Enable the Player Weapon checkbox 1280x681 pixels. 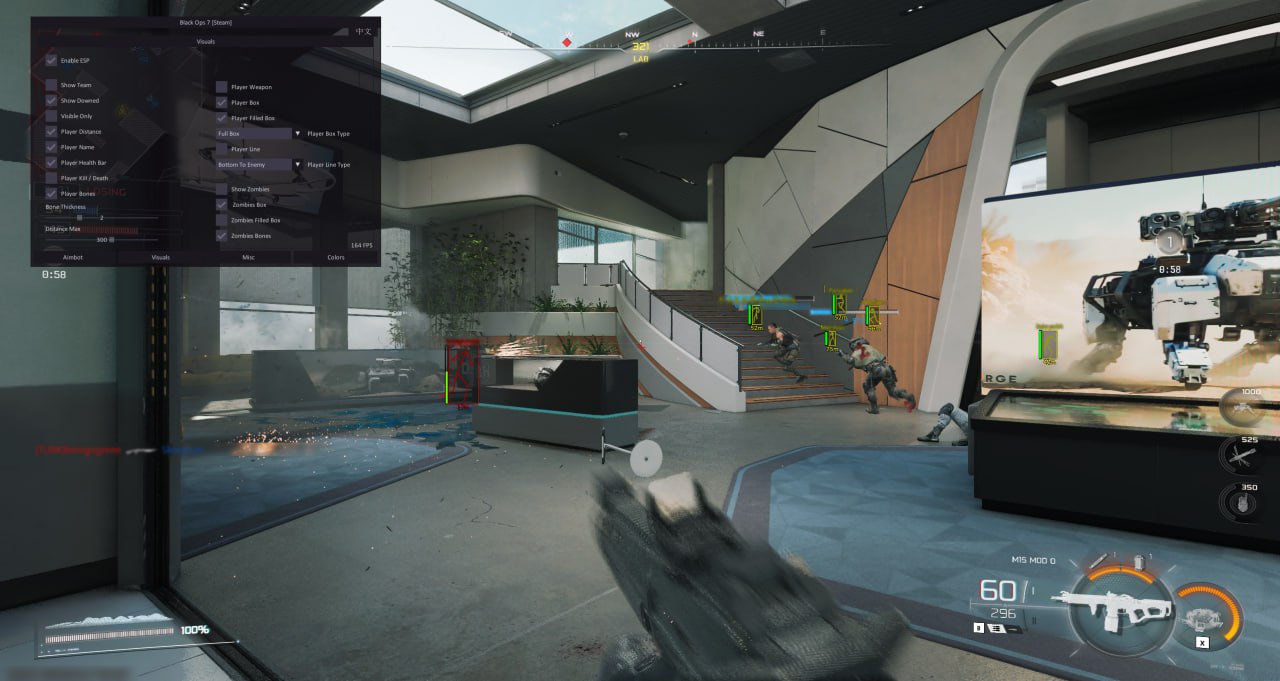click(222, 87)
